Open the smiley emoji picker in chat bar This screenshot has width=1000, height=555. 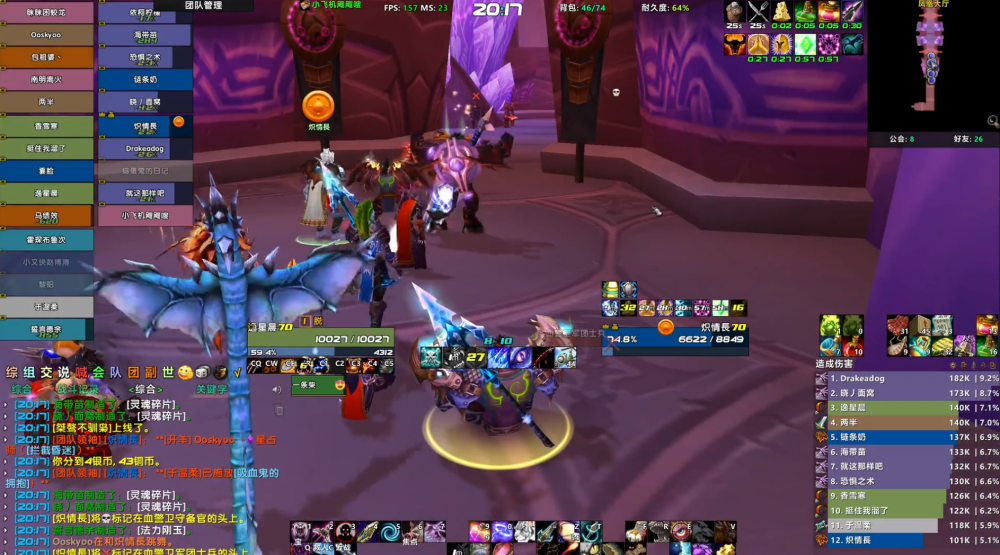185,373
